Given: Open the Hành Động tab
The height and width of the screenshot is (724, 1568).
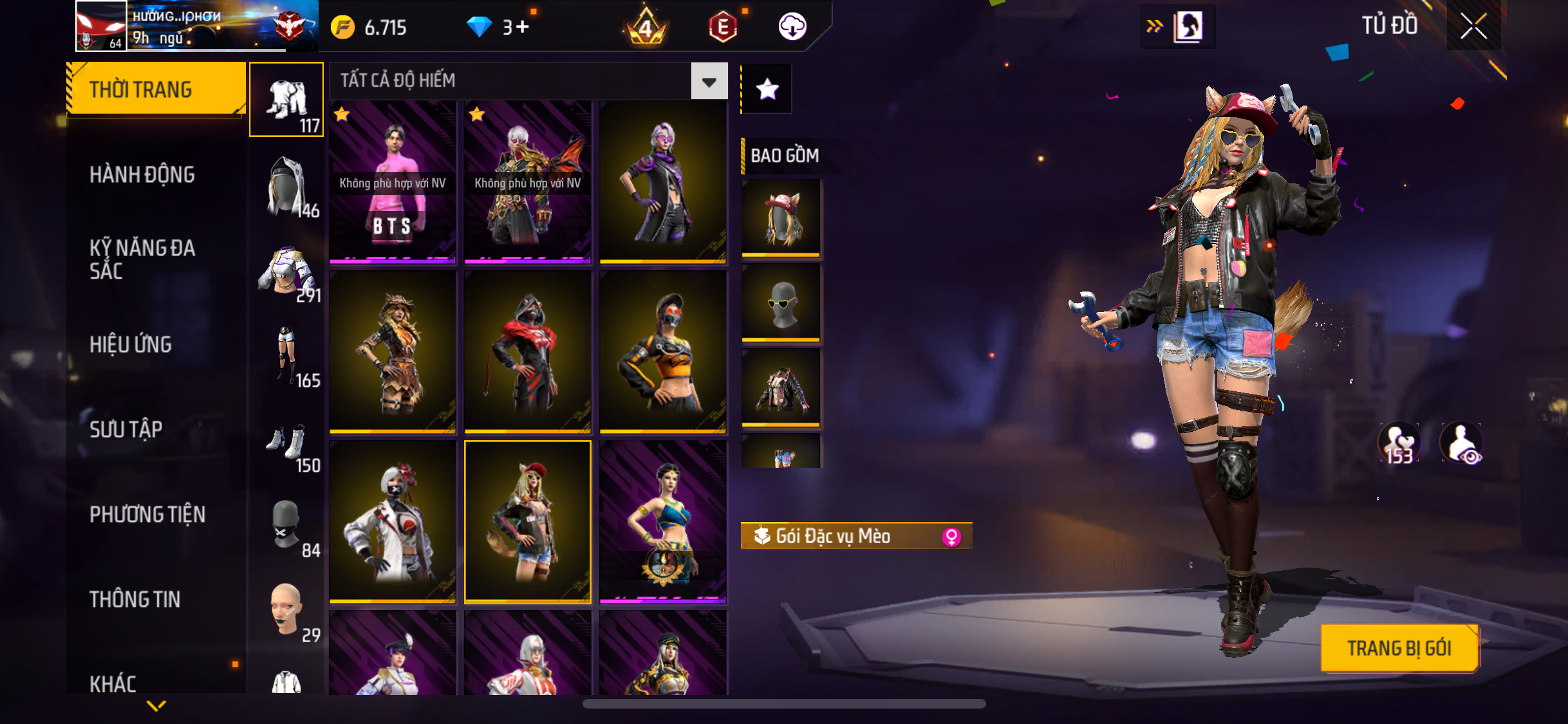Looking at the screenshot, I should [x=142, y=174].
